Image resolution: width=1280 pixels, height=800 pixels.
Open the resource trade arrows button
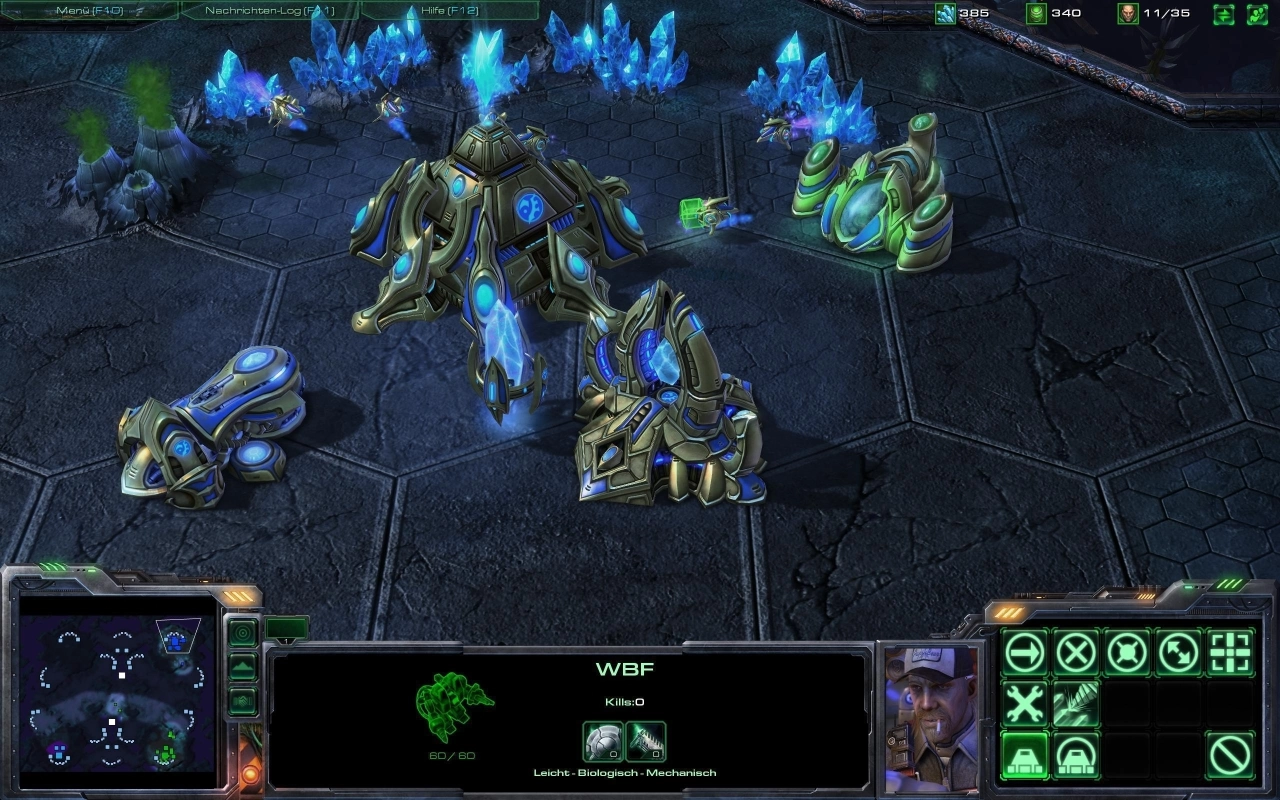coord(1224,14)
